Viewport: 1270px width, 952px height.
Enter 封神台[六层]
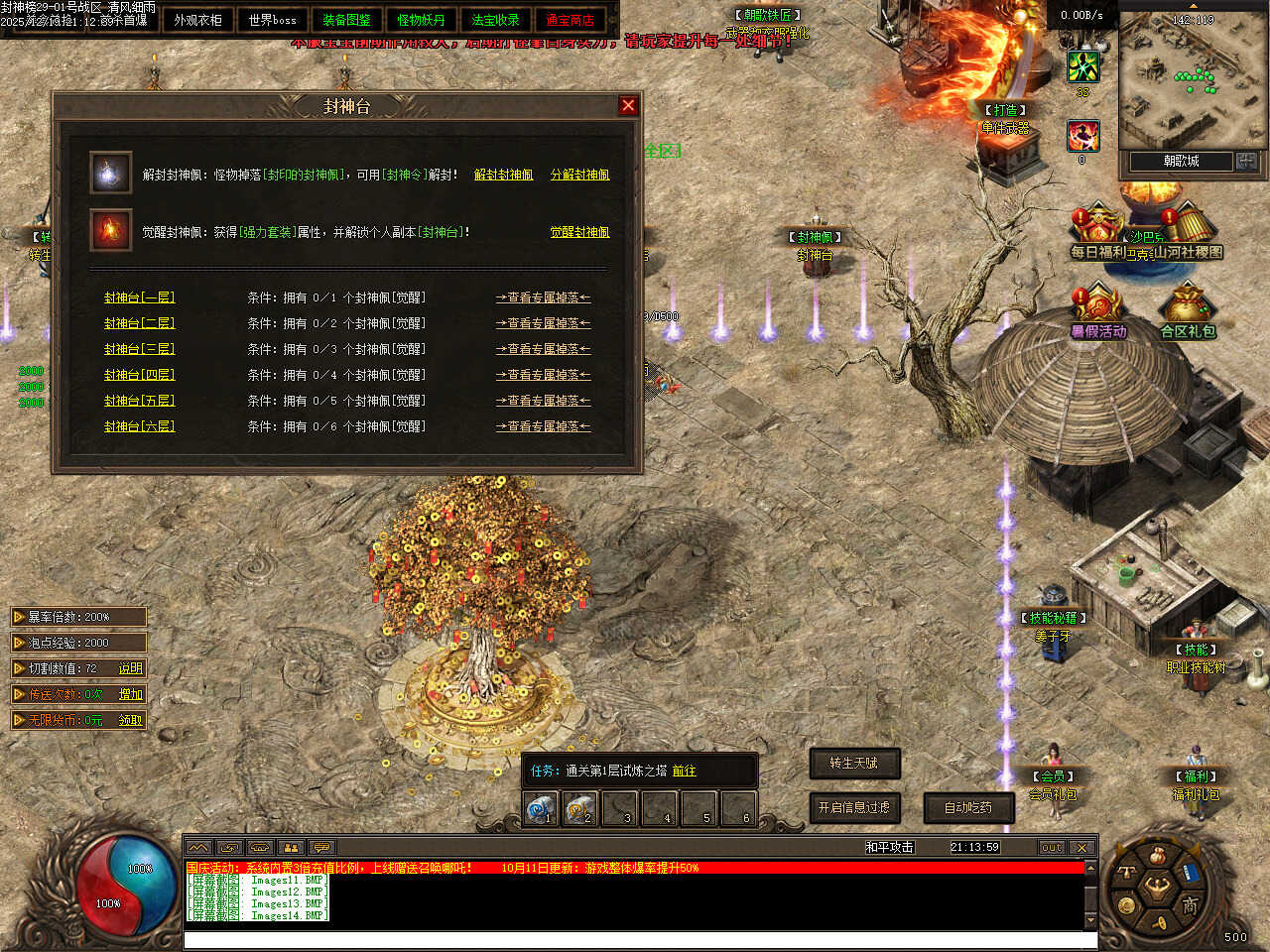coord(139,426)
